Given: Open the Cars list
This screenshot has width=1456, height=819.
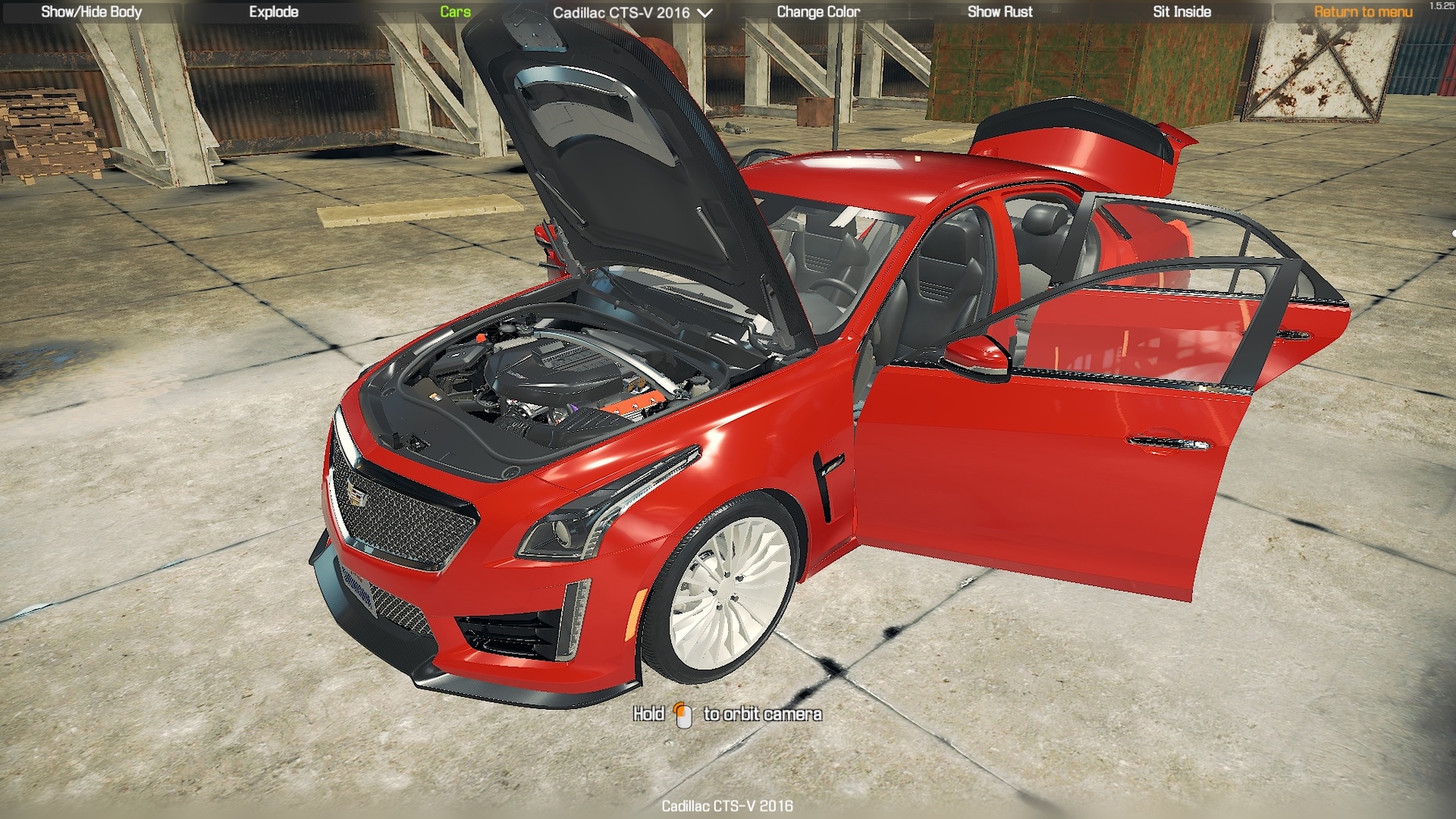Looking at the screenshot, I should coord(455,12).
